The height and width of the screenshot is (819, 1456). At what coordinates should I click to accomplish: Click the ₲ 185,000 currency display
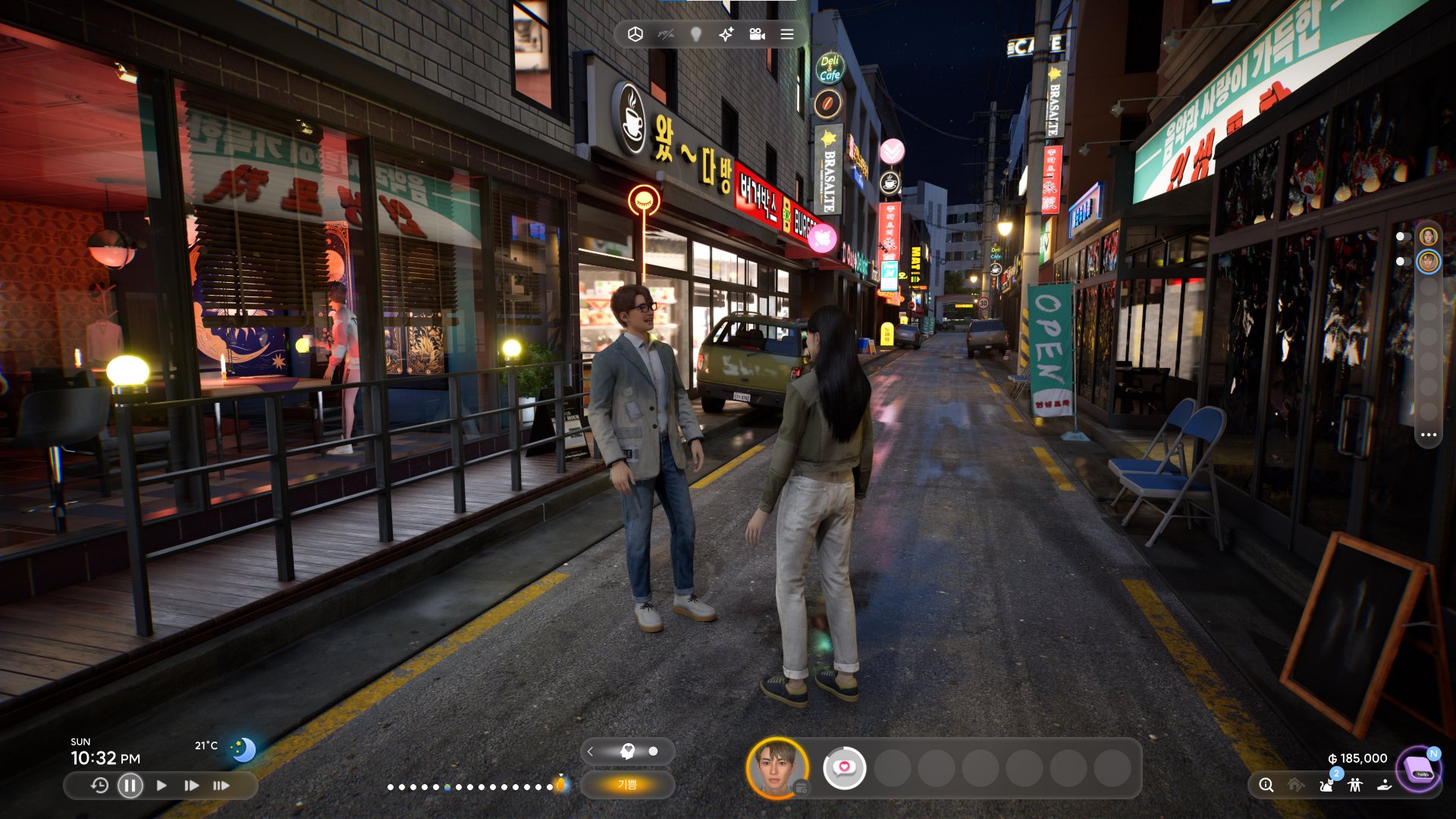coord(1357,758)
